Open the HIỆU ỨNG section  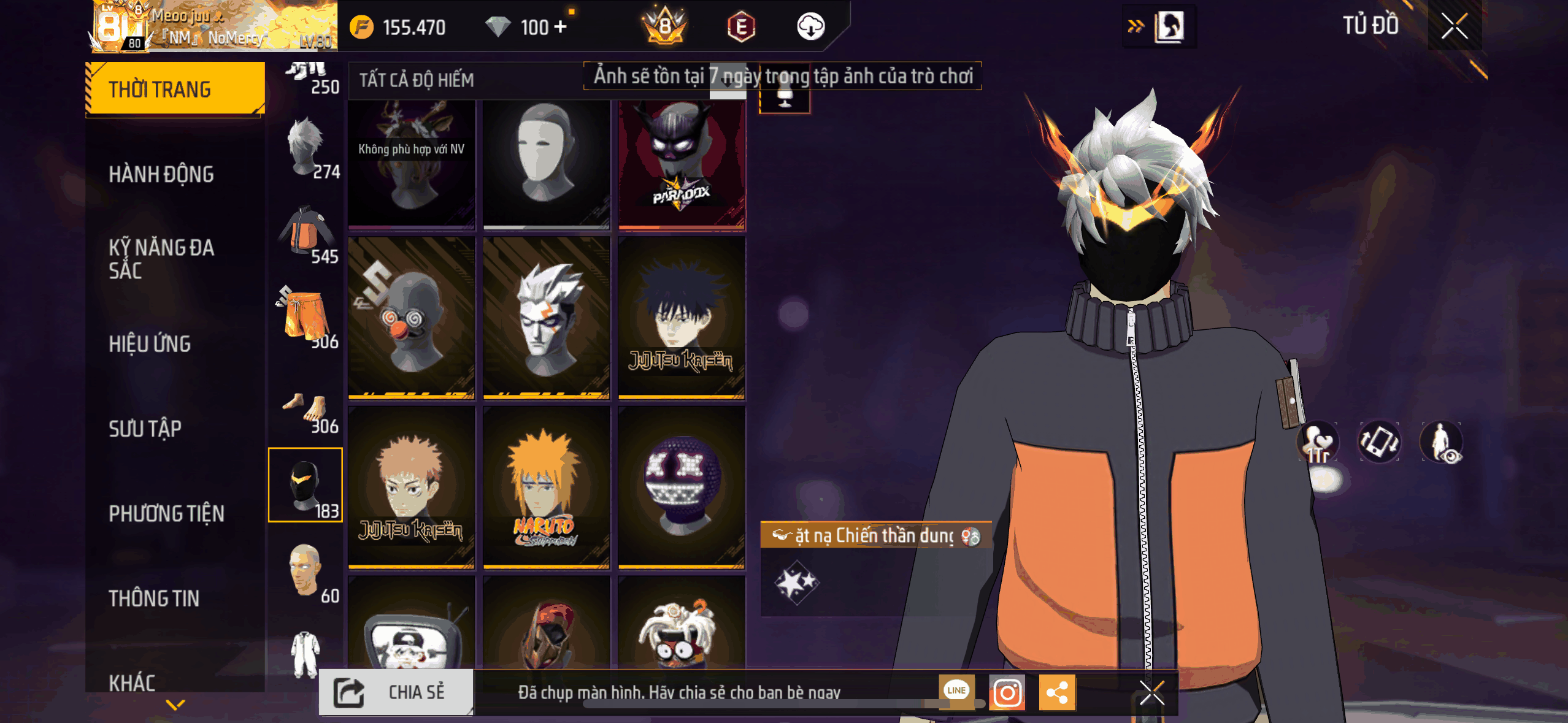click(150, 344)
